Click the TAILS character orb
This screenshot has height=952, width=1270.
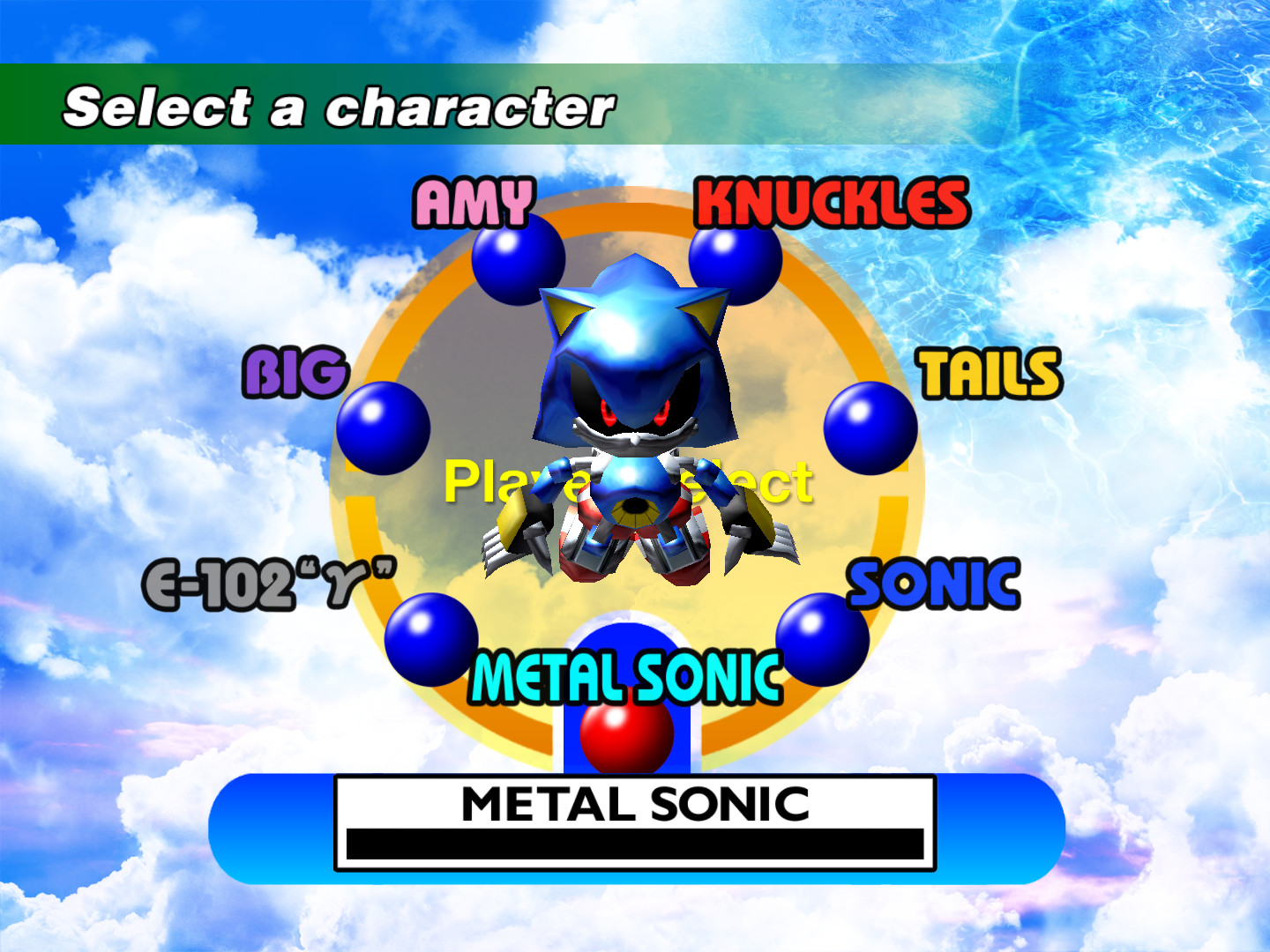click(x=869, y=426)
